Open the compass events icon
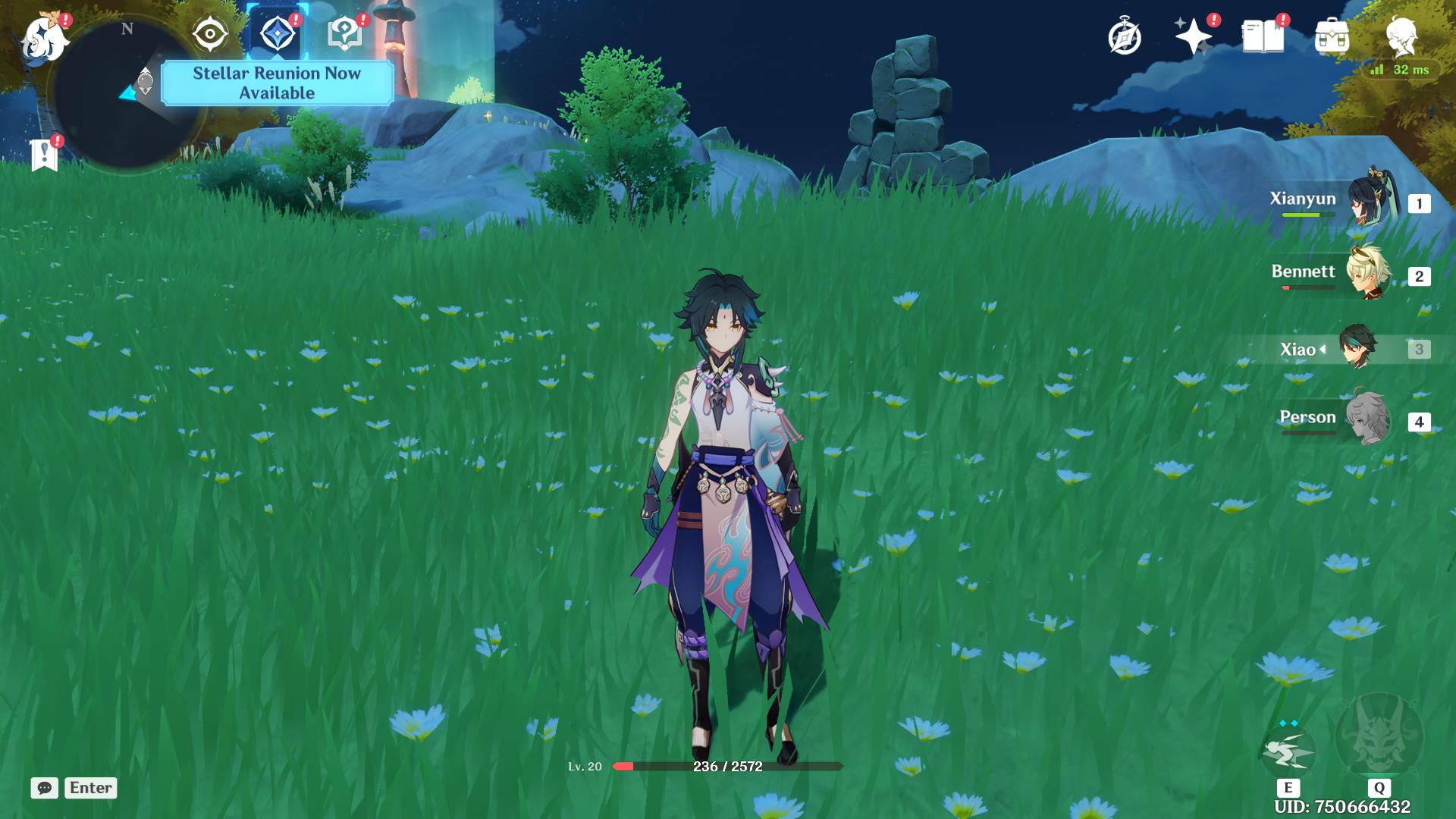Screen dimensions: 1456x819 click(x=1124, y=37)
